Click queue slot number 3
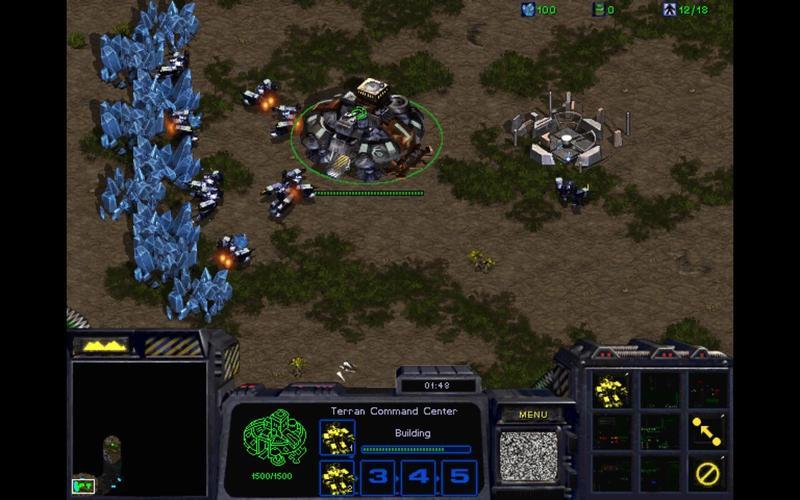 (379, 477)
